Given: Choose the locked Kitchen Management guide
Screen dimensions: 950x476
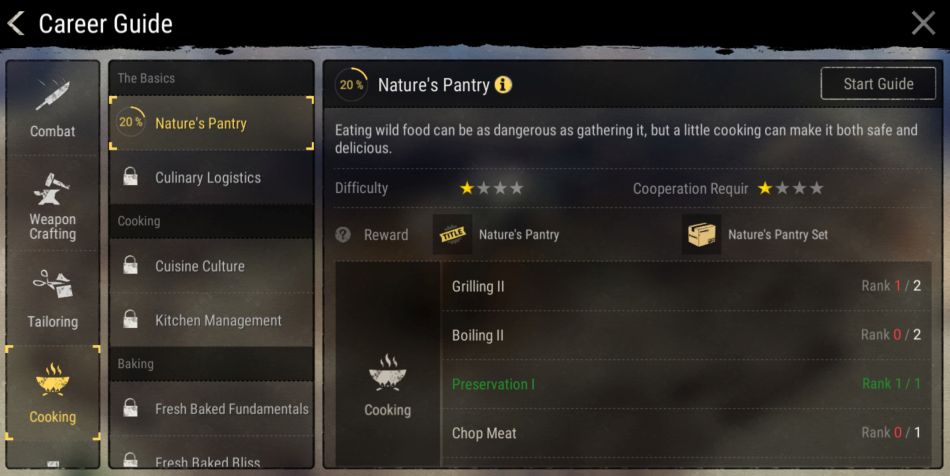Looking at the screenshot, I should click(211, 320).
